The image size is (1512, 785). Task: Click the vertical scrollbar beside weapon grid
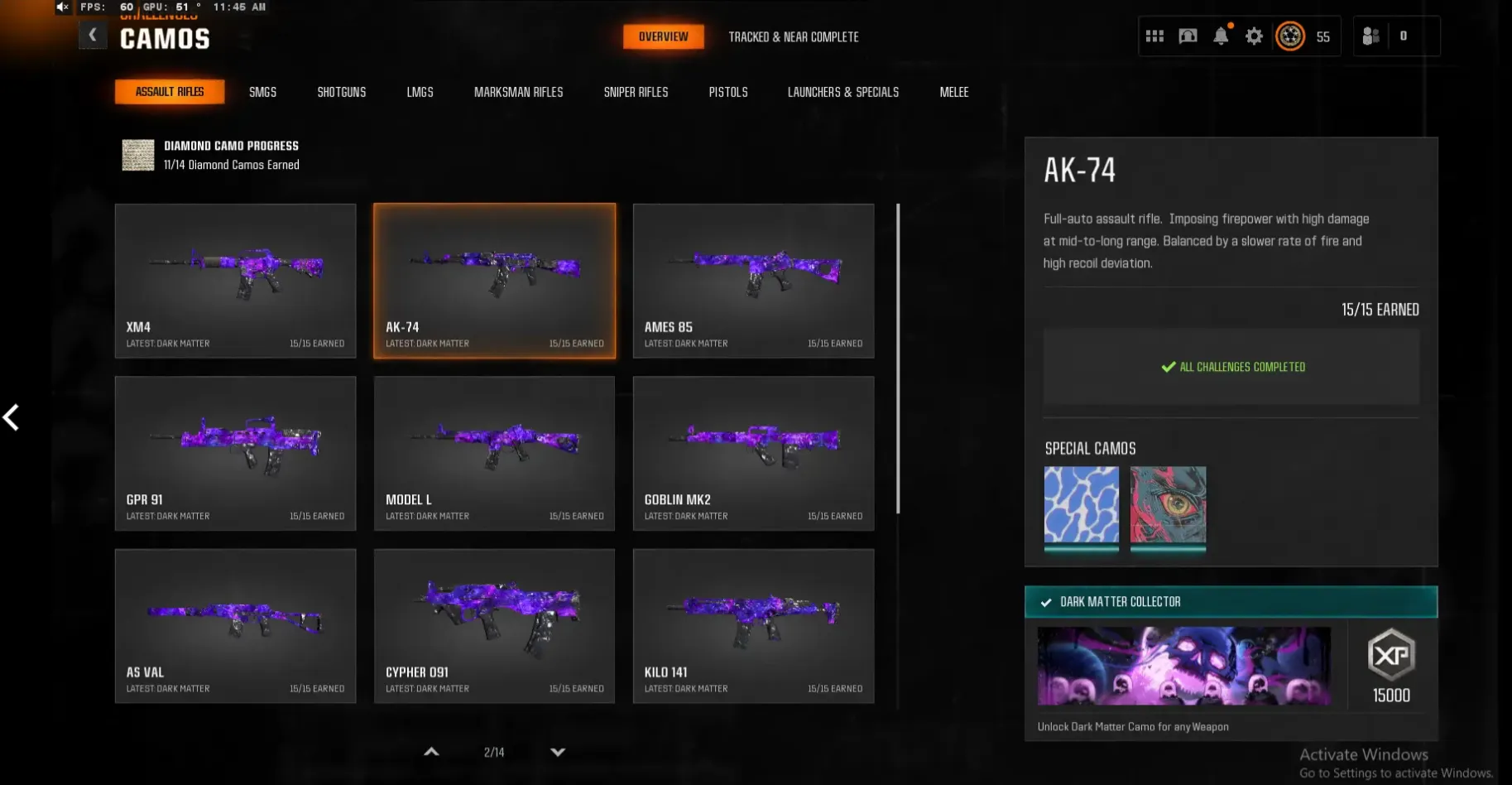[x=897, y=356]
